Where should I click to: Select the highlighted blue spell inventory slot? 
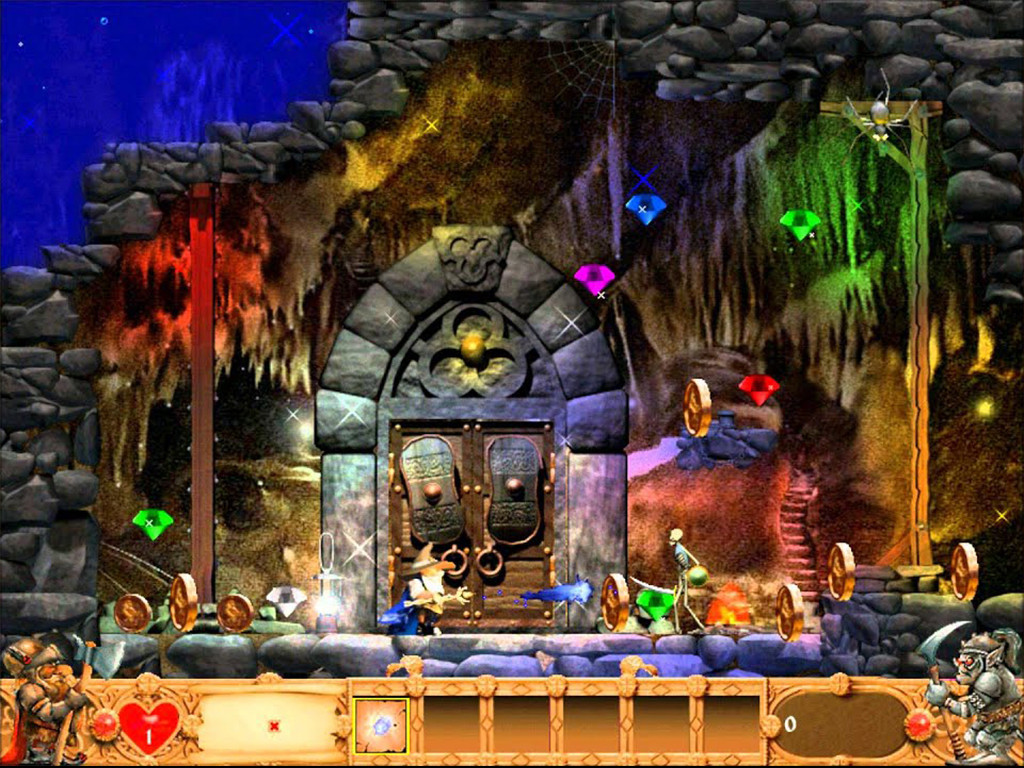(x=381, y=724)
